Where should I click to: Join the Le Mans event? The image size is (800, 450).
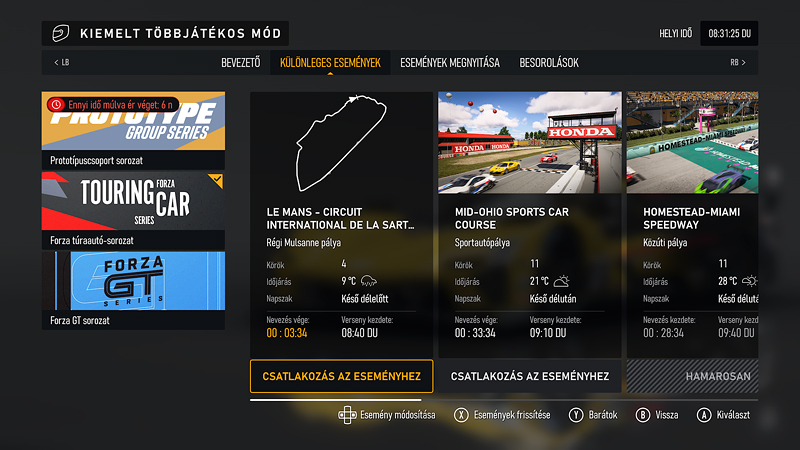(x=341, y=376)
